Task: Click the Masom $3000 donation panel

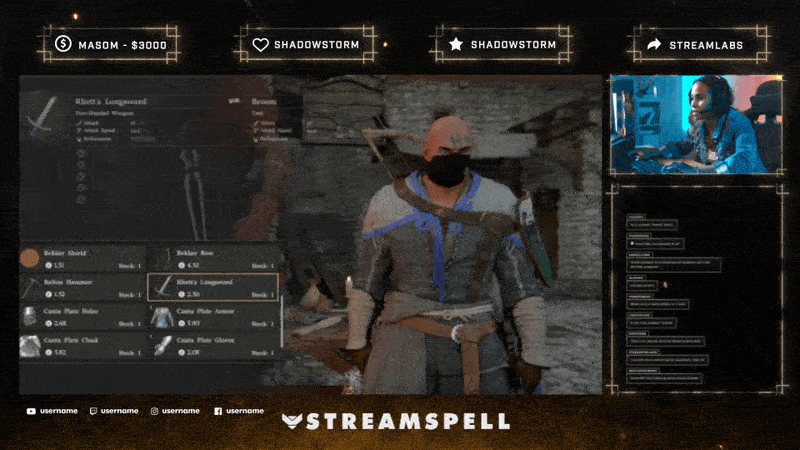Action: [112, 44]
